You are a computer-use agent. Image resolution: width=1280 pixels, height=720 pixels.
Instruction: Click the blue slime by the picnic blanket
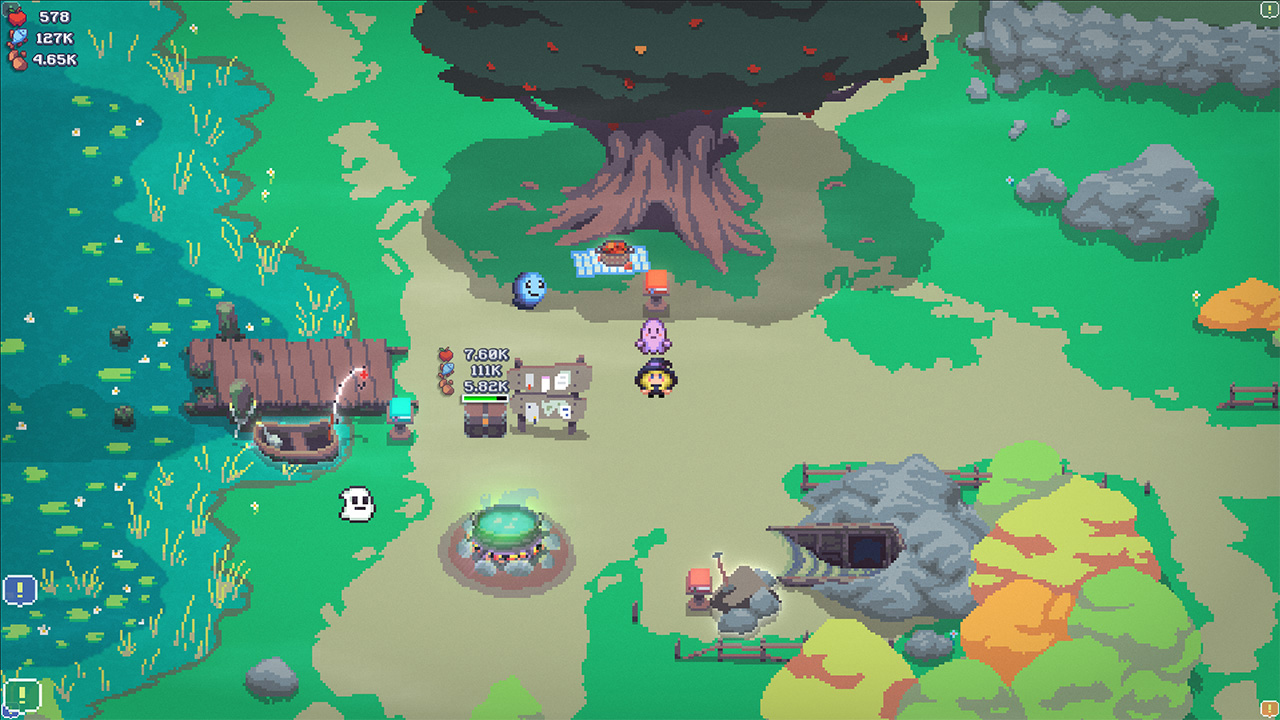531,290
